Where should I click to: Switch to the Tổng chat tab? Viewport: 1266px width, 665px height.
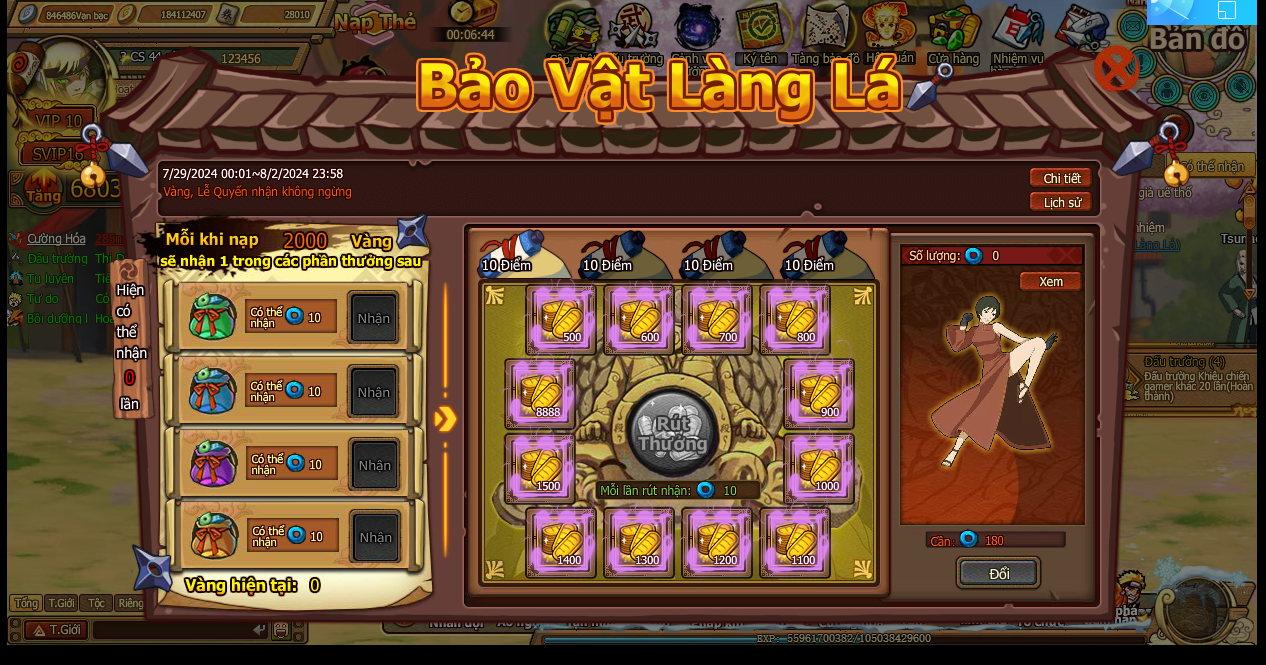(25, 603)
